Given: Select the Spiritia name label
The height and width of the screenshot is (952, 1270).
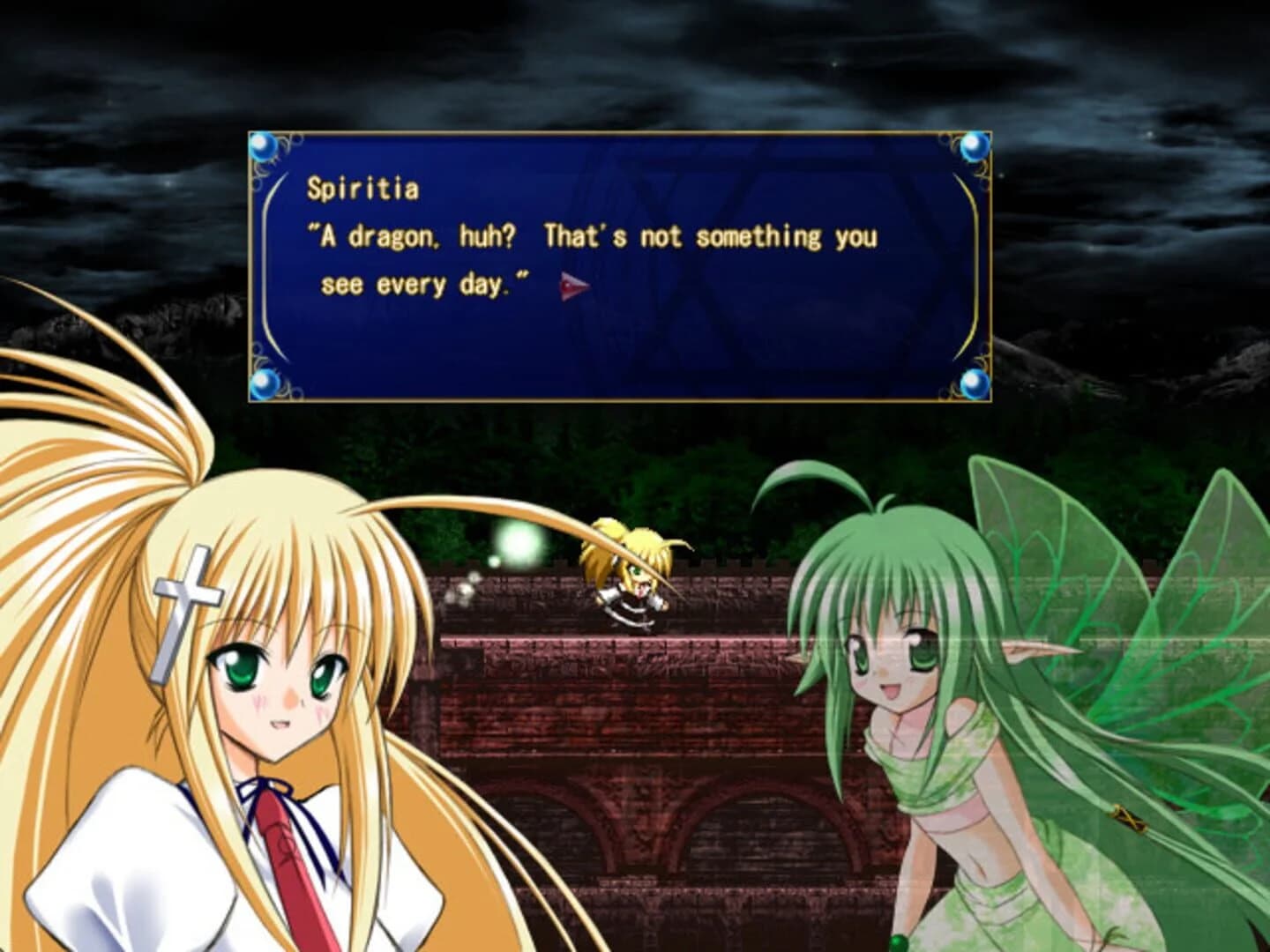Looking at the screenshot, I should (x=363, y=188).
